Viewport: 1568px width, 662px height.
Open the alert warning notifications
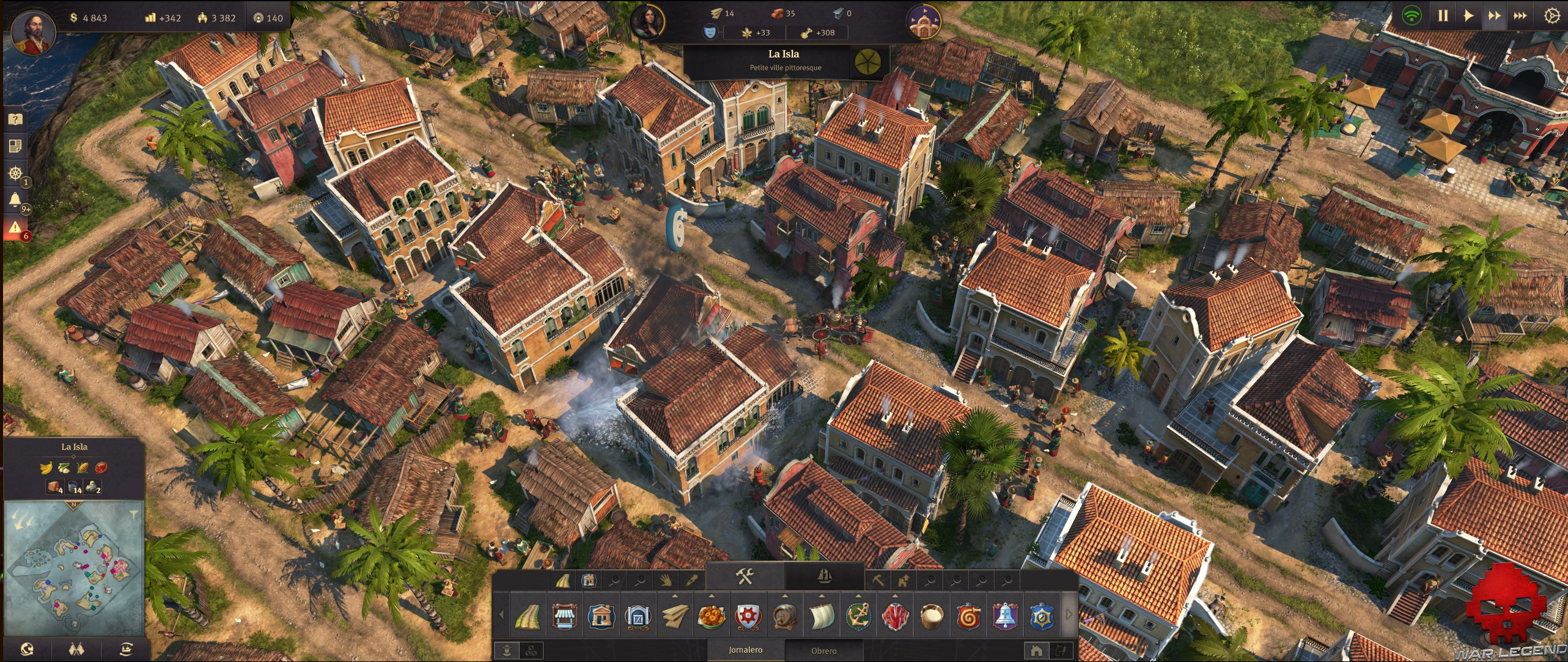coord(15,228)
